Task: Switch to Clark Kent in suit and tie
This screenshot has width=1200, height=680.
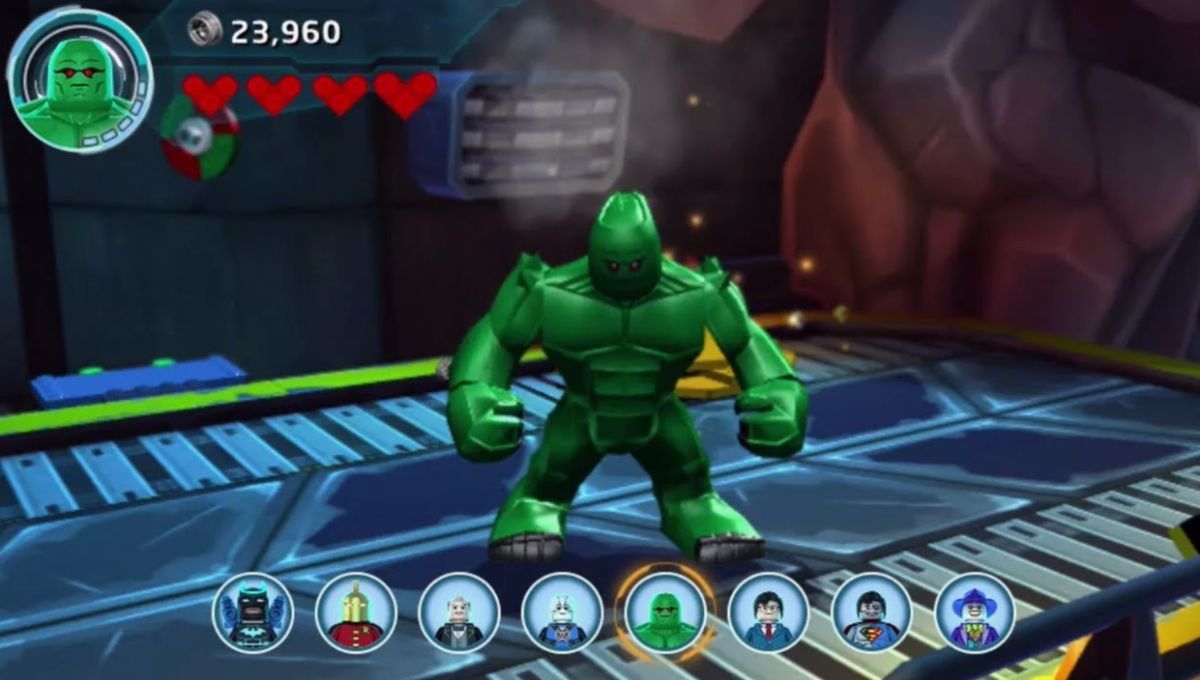Action: pos(768,613)
